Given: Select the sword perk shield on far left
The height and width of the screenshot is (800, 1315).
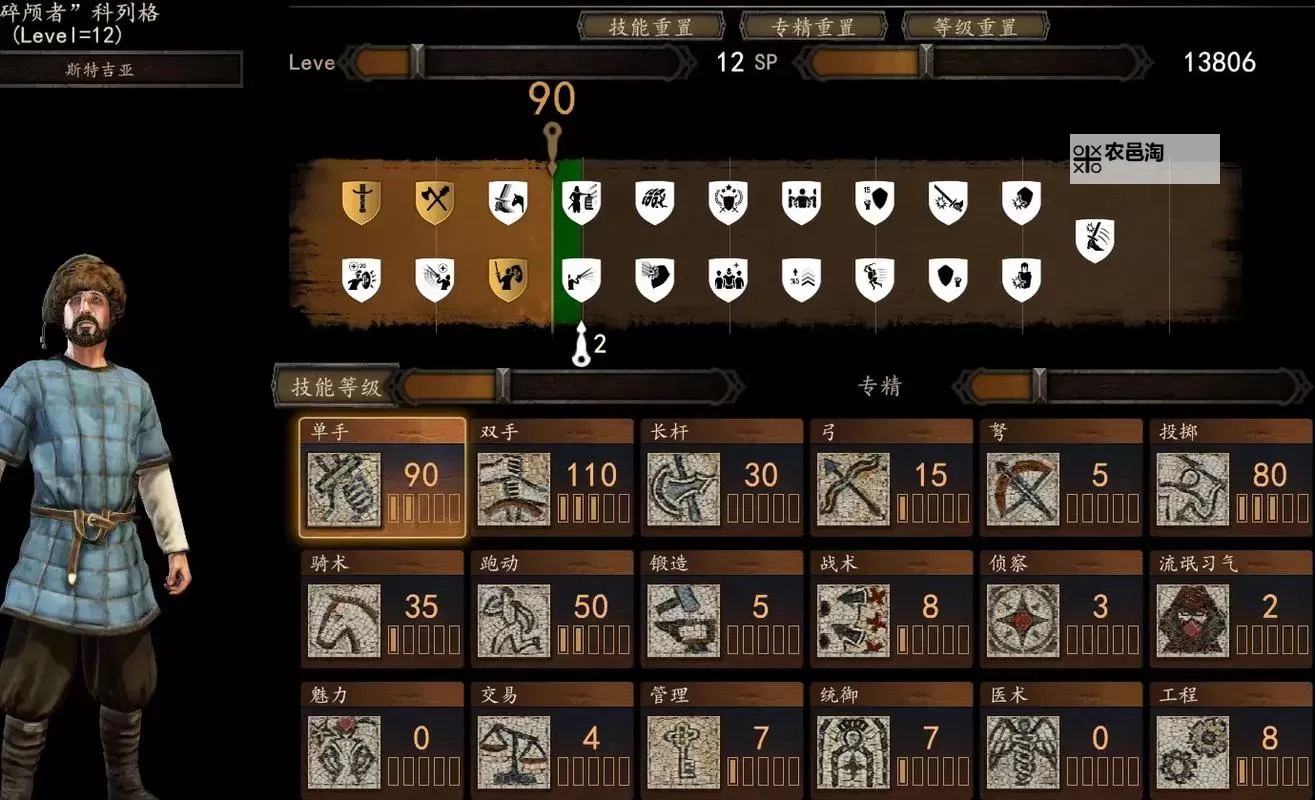Looking at the screenshot, I should [x=360, y=200].
